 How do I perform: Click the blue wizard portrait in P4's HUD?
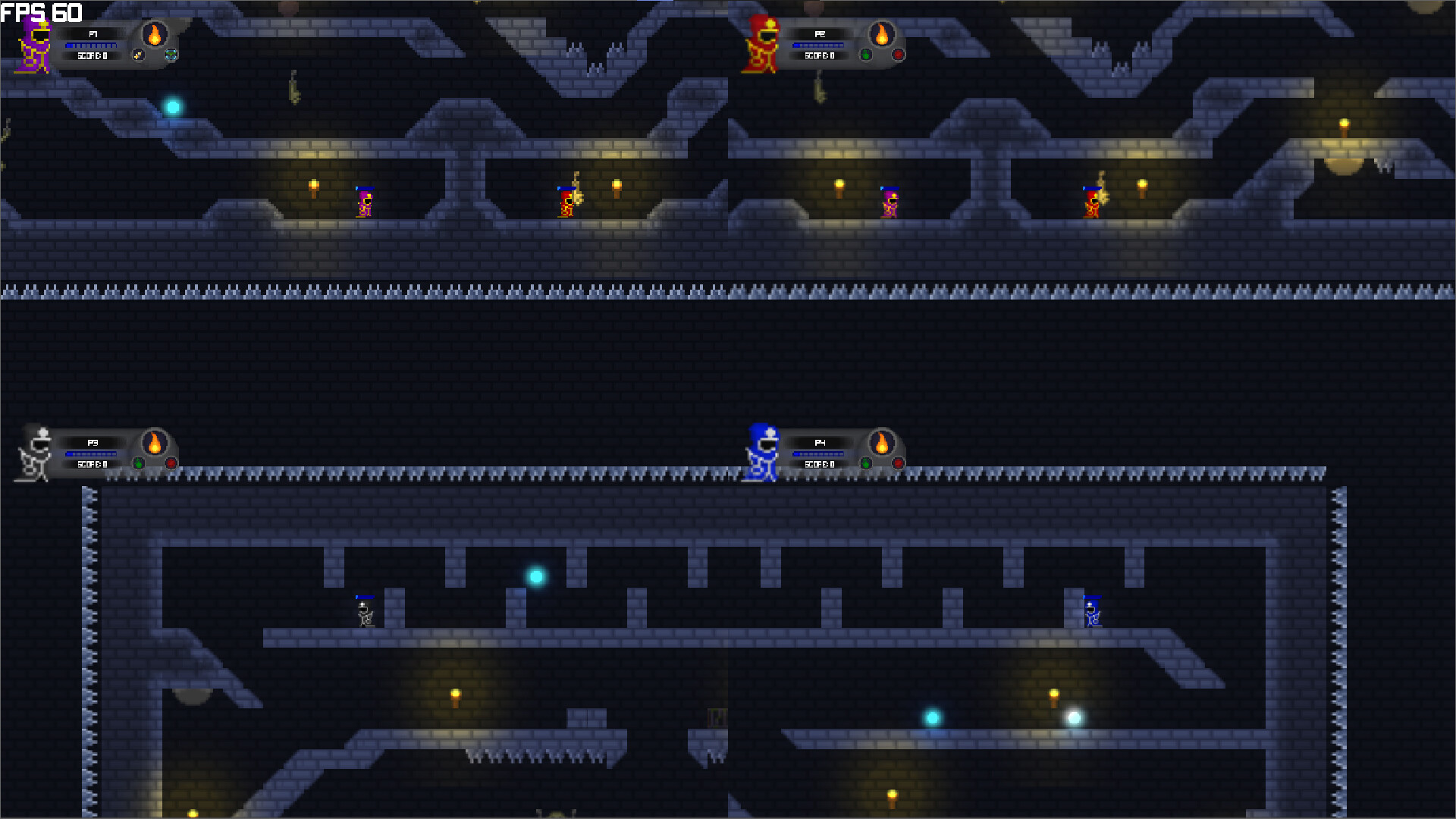pos(761,453)
